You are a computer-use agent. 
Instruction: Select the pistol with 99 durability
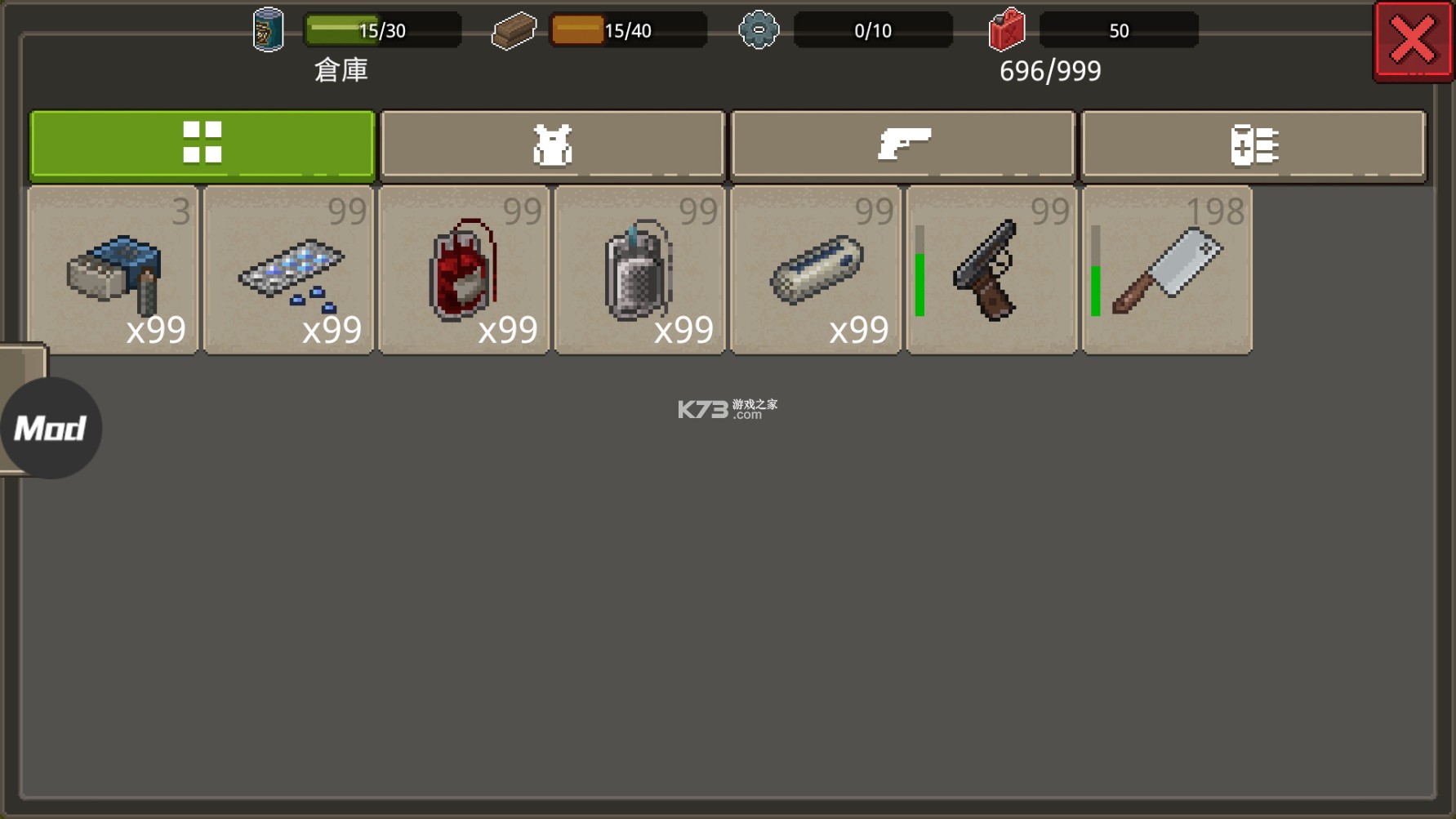[x=991, y=269]
